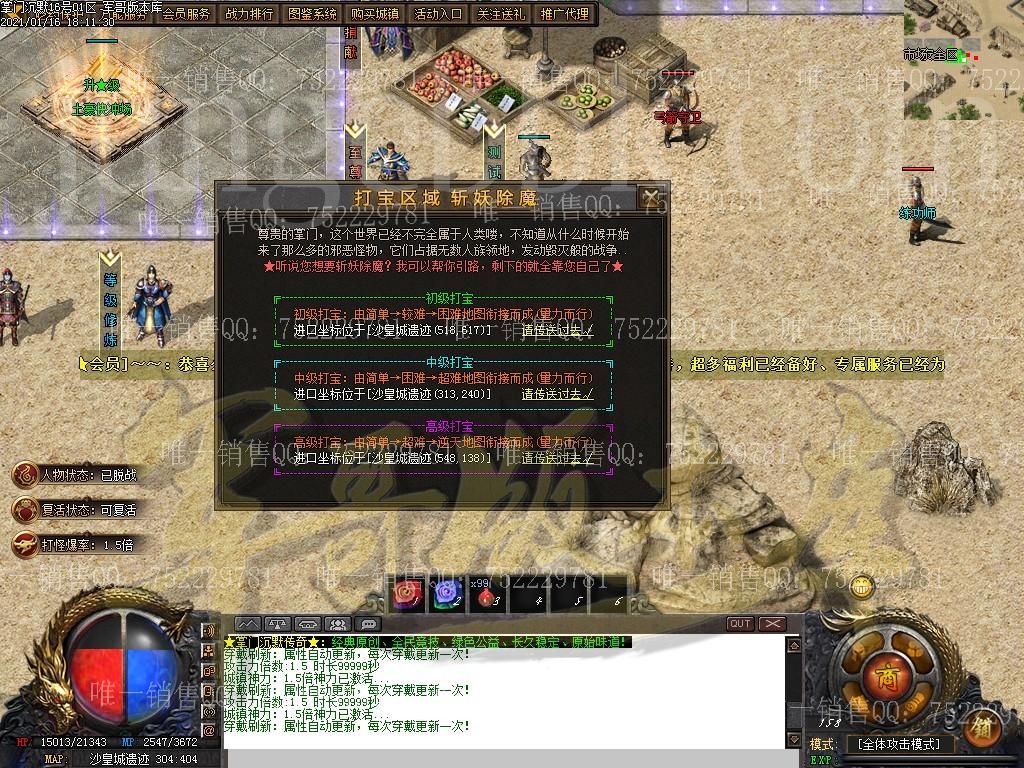The height and width of the screenshot is (768, 1024).
Task: Close the 打宝区域 斩妖除魔 dialog
Action: (651, 196)
